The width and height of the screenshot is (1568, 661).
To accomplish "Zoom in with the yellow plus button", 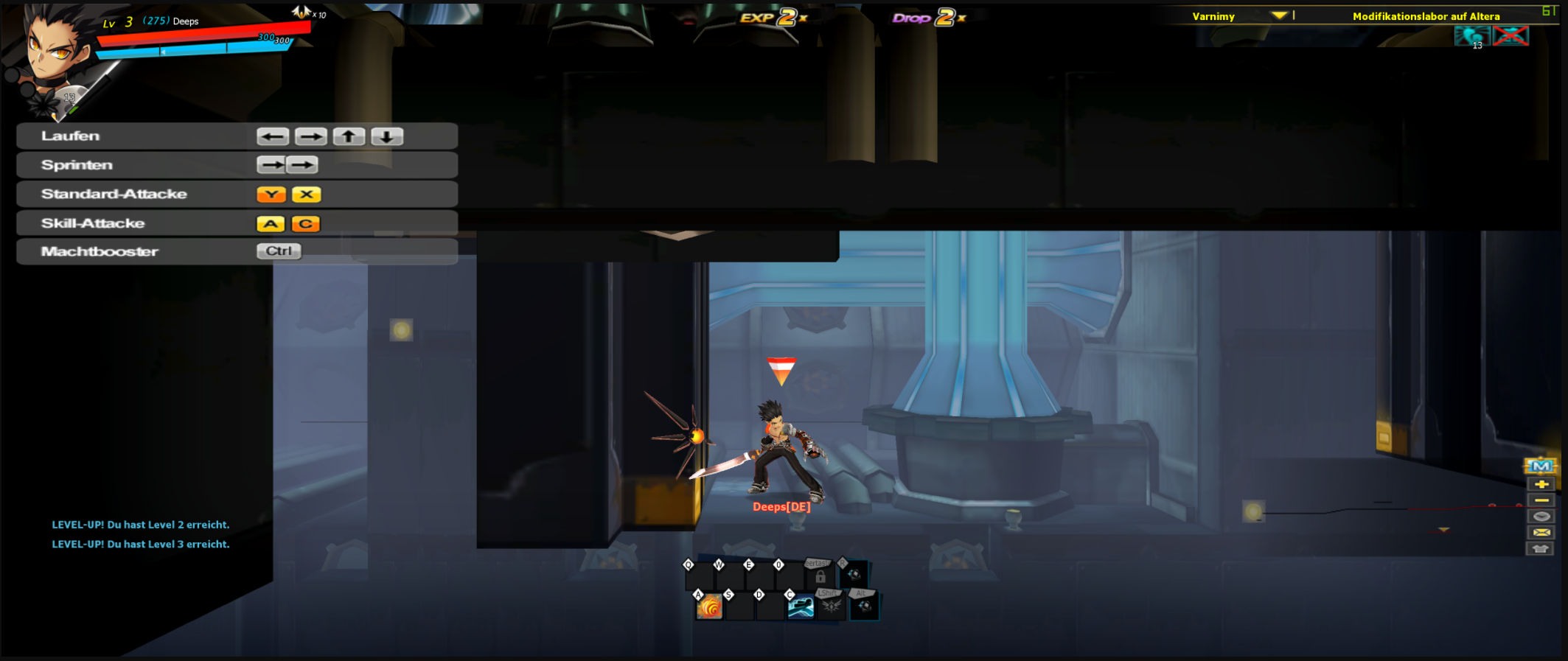I will click(x=1541, y=484).
